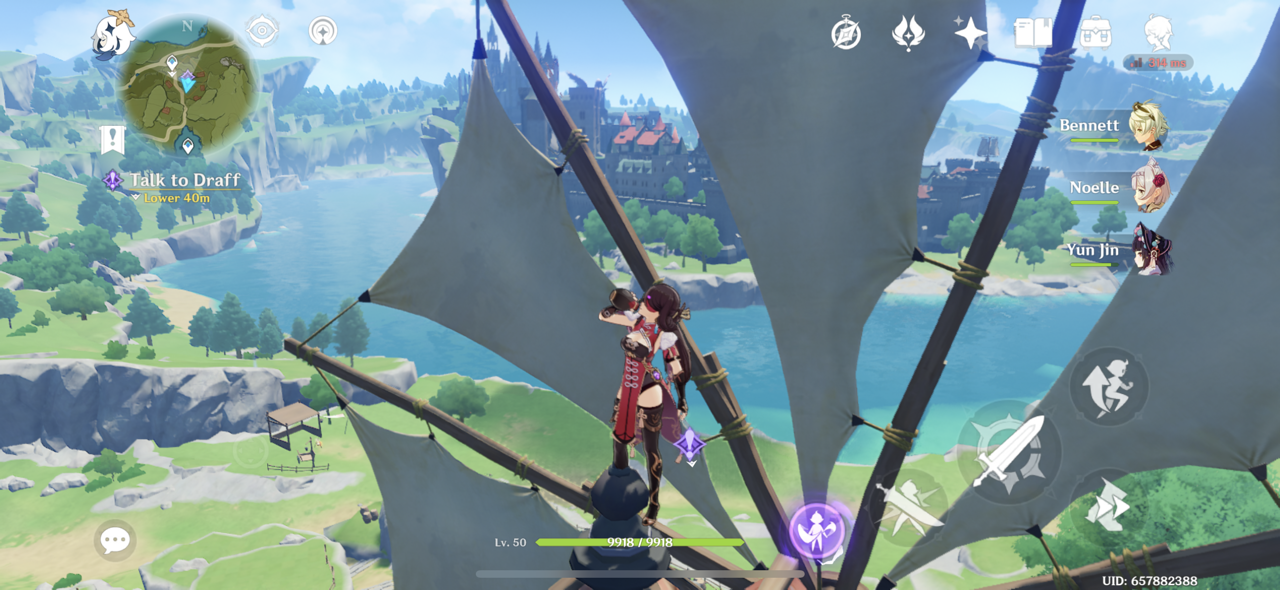Open the compass events icon

tap(846, 34)
